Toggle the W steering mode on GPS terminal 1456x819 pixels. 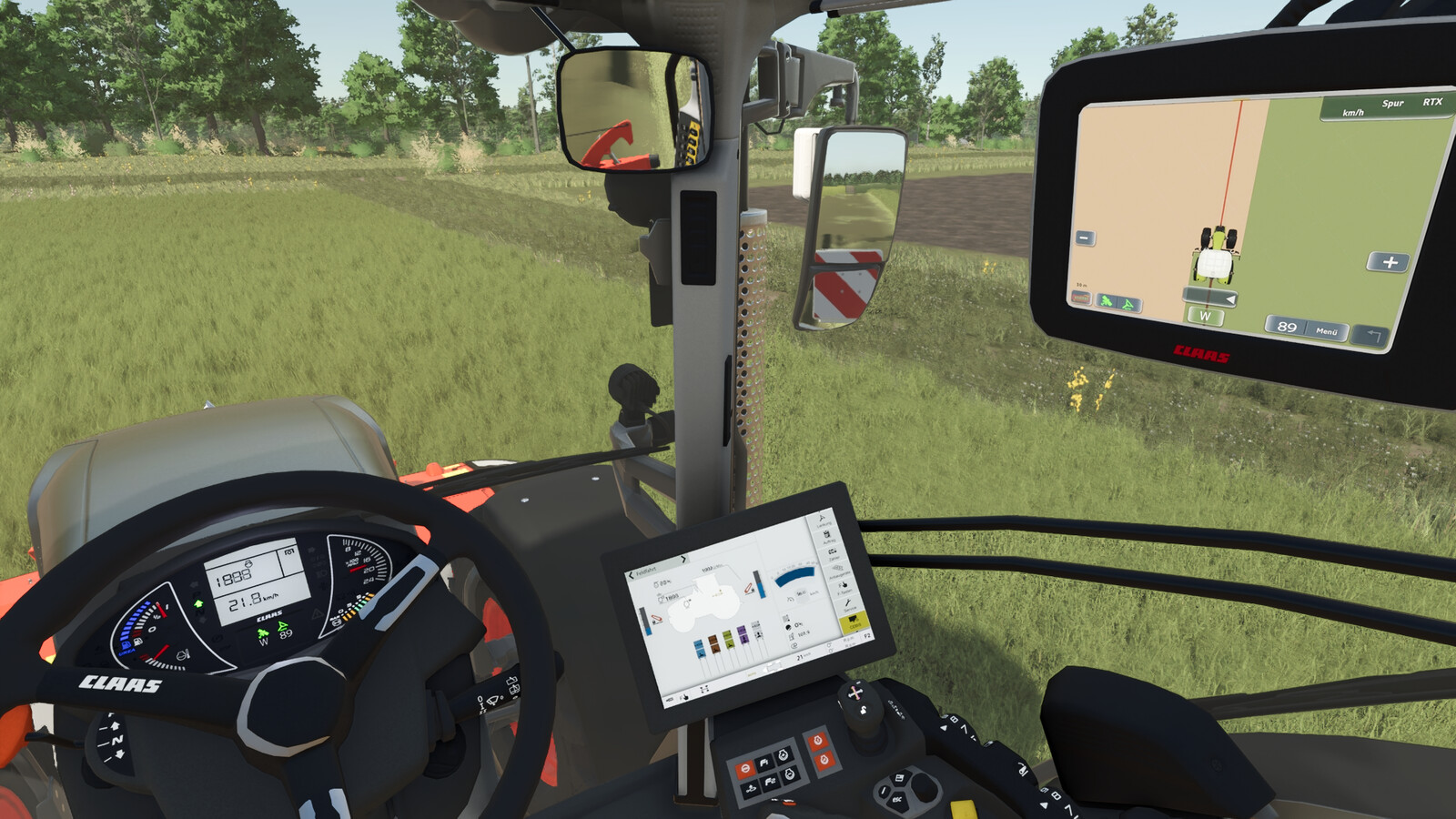[1206, 315]
